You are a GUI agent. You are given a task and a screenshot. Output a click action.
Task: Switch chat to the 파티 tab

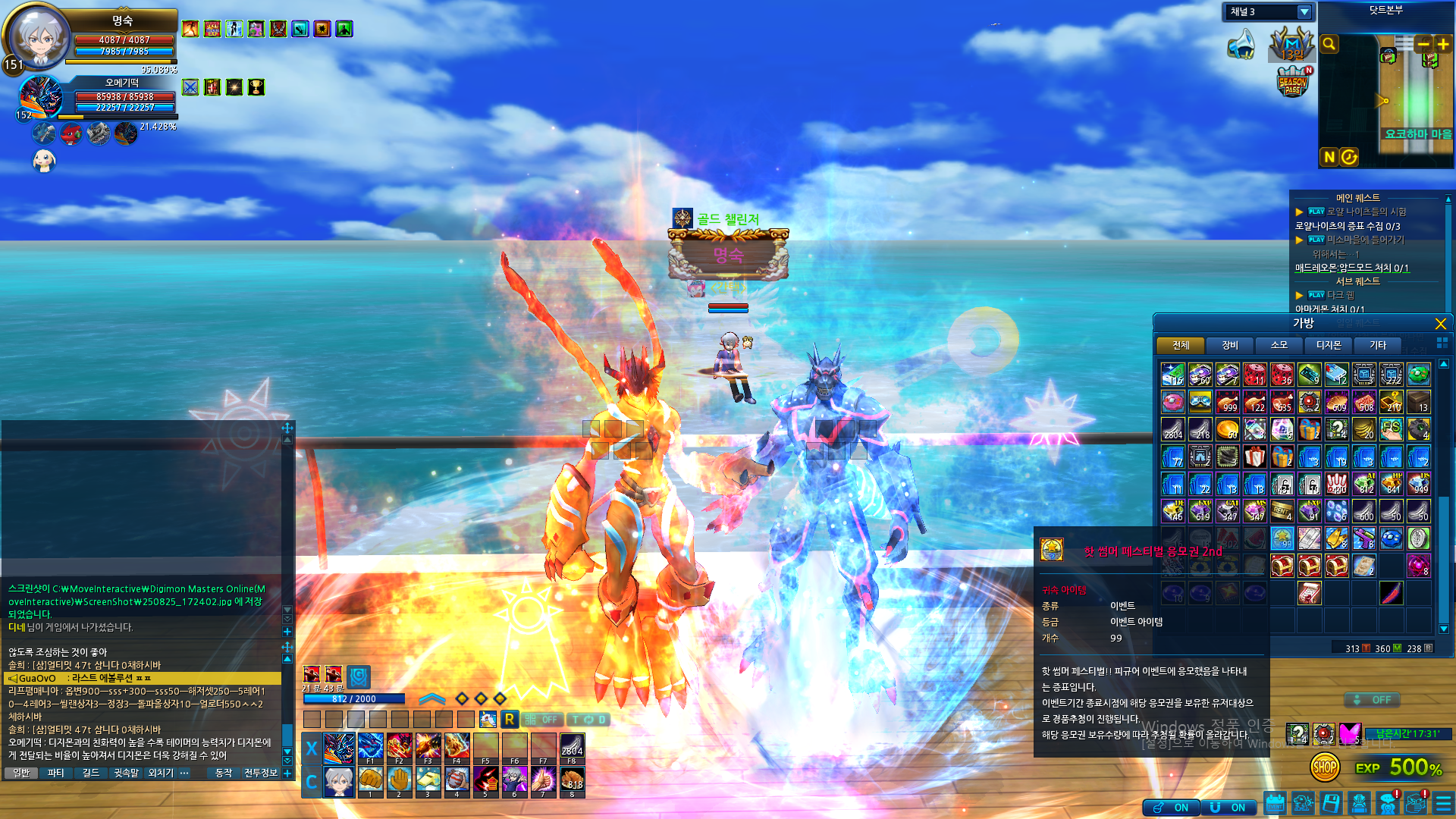point(56,773)
